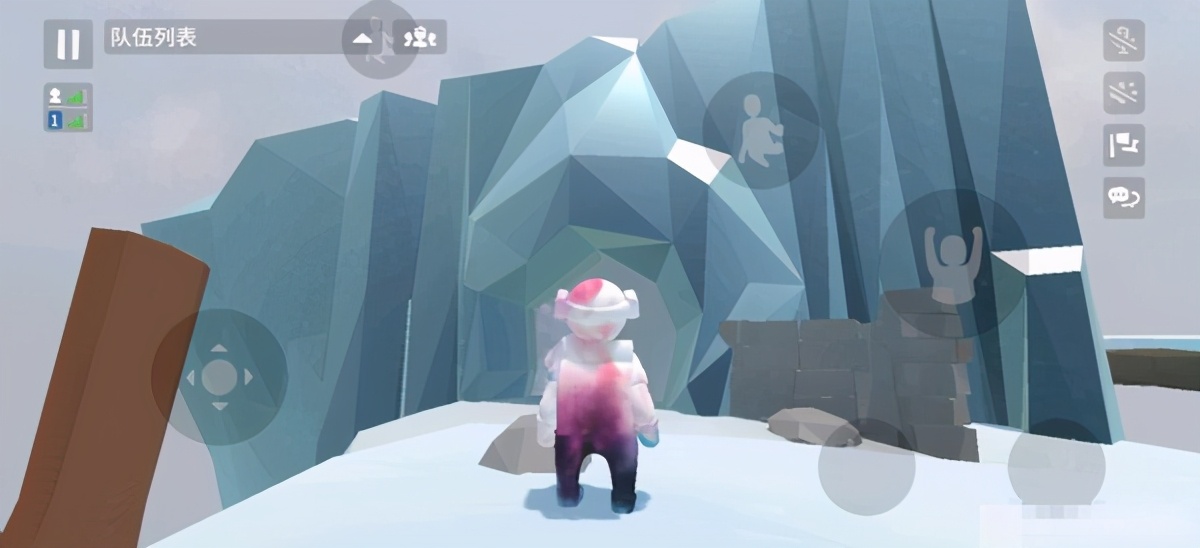Viewport: 1200px width, 548px height.
Task: Tap the climbing figure action button
Action: (x=379, y=40)
